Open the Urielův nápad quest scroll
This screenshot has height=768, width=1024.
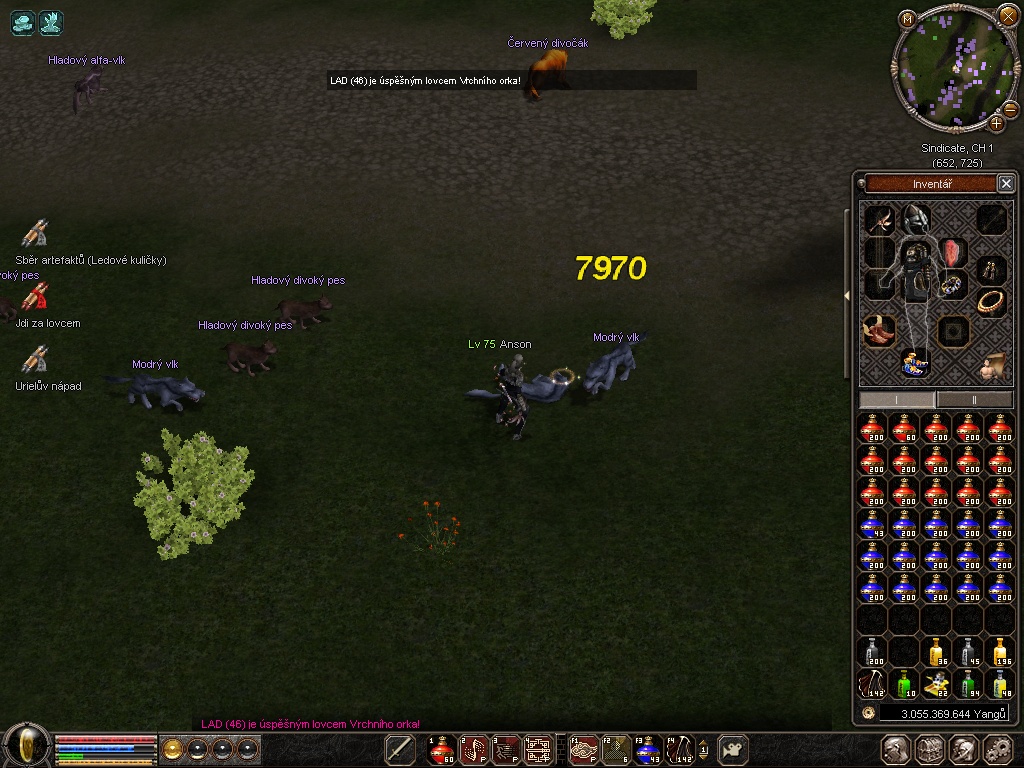[x=35, y=359]
